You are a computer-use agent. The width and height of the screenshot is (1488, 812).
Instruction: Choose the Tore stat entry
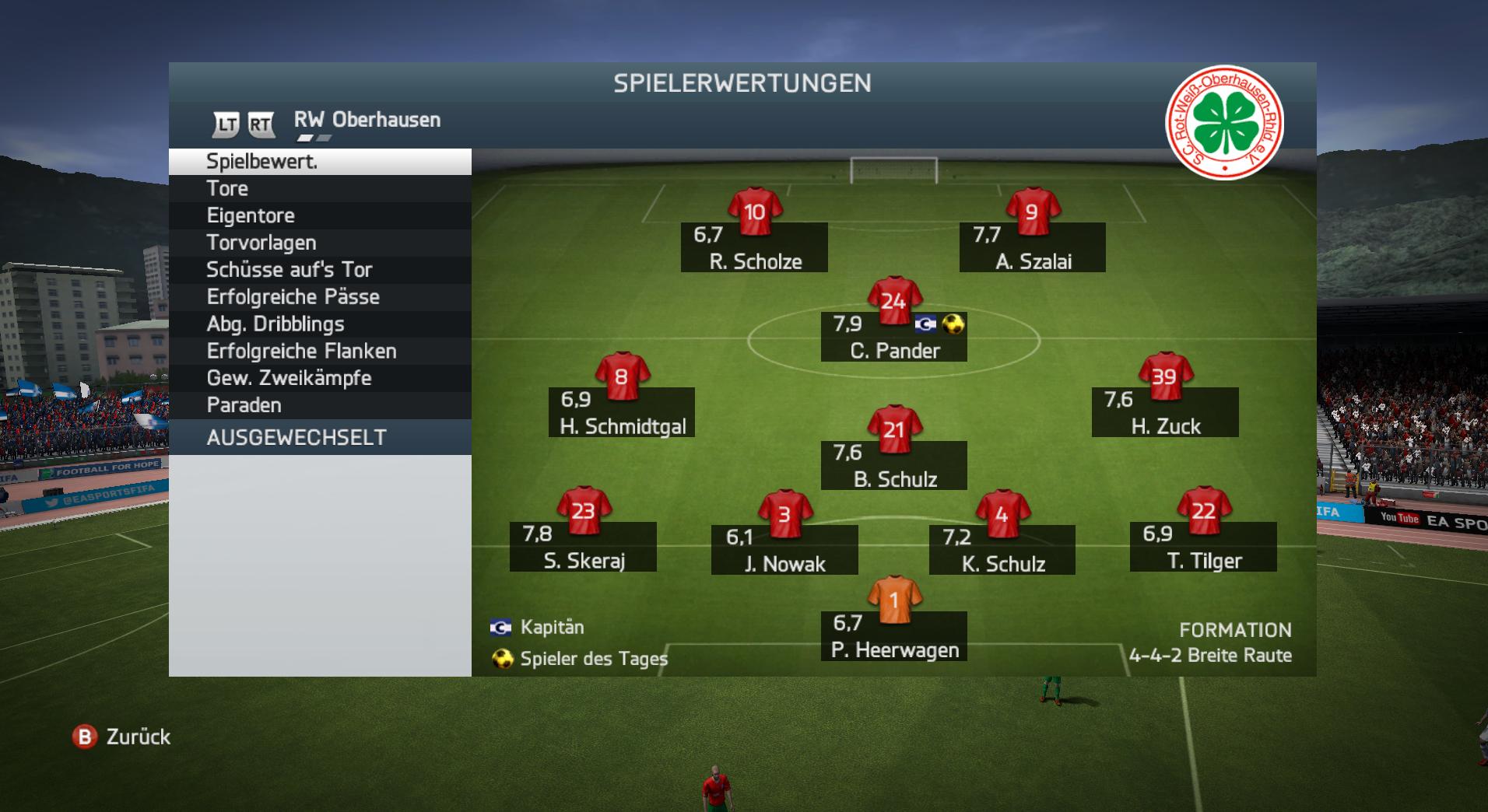click(319, 189)
